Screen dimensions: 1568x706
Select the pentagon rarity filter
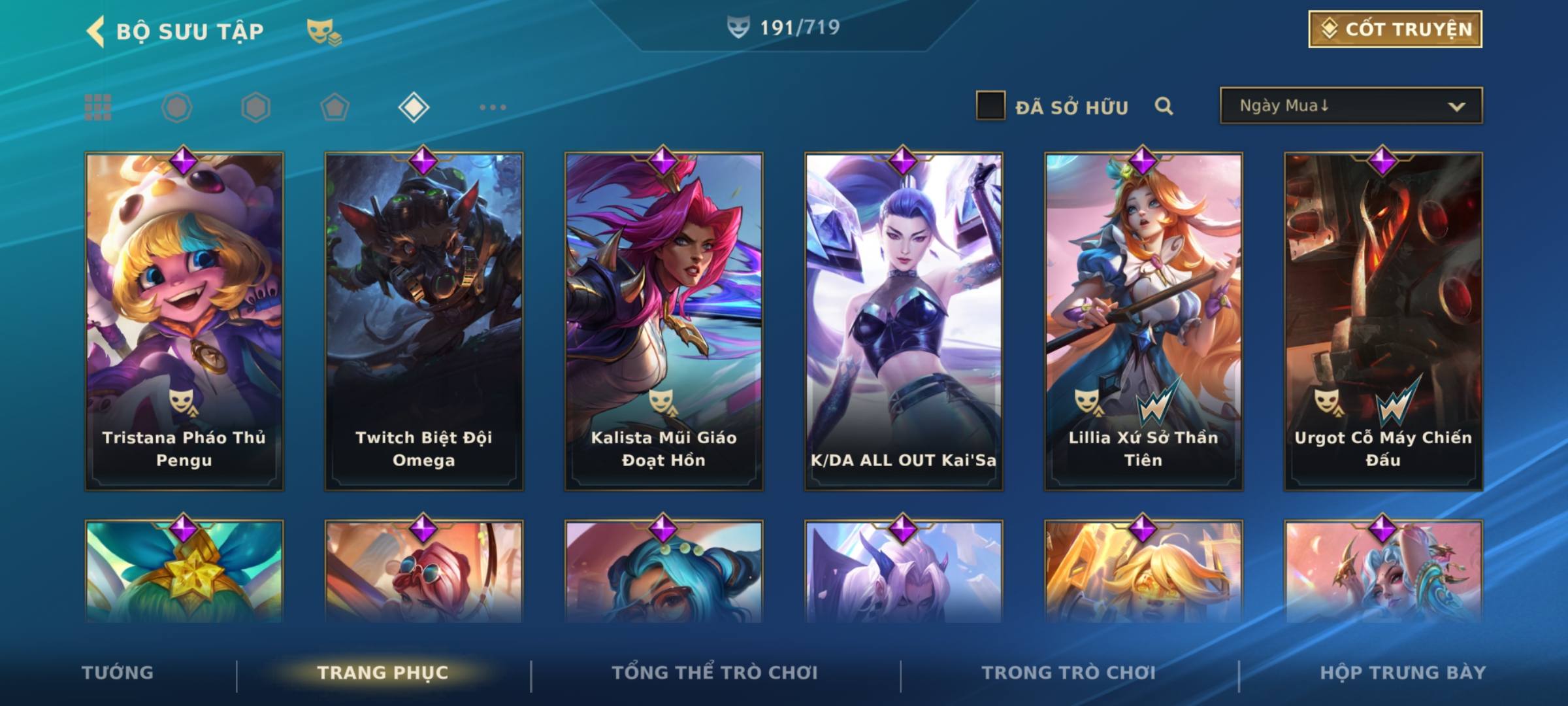[335, 107]
